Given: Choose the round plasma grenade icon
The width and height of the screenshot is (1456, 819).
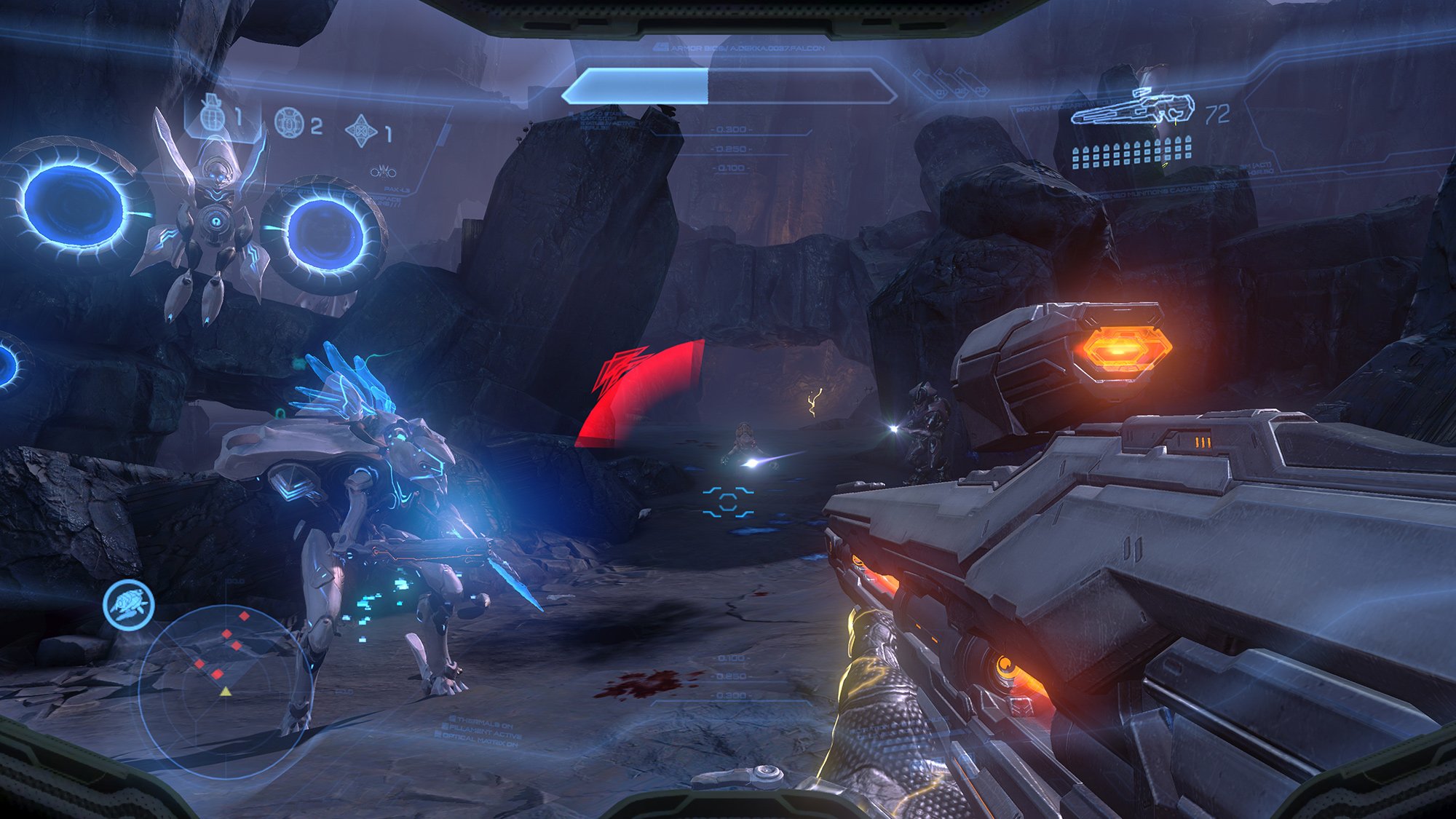Looking at the screenshot, I should click(x=289, y=123).
